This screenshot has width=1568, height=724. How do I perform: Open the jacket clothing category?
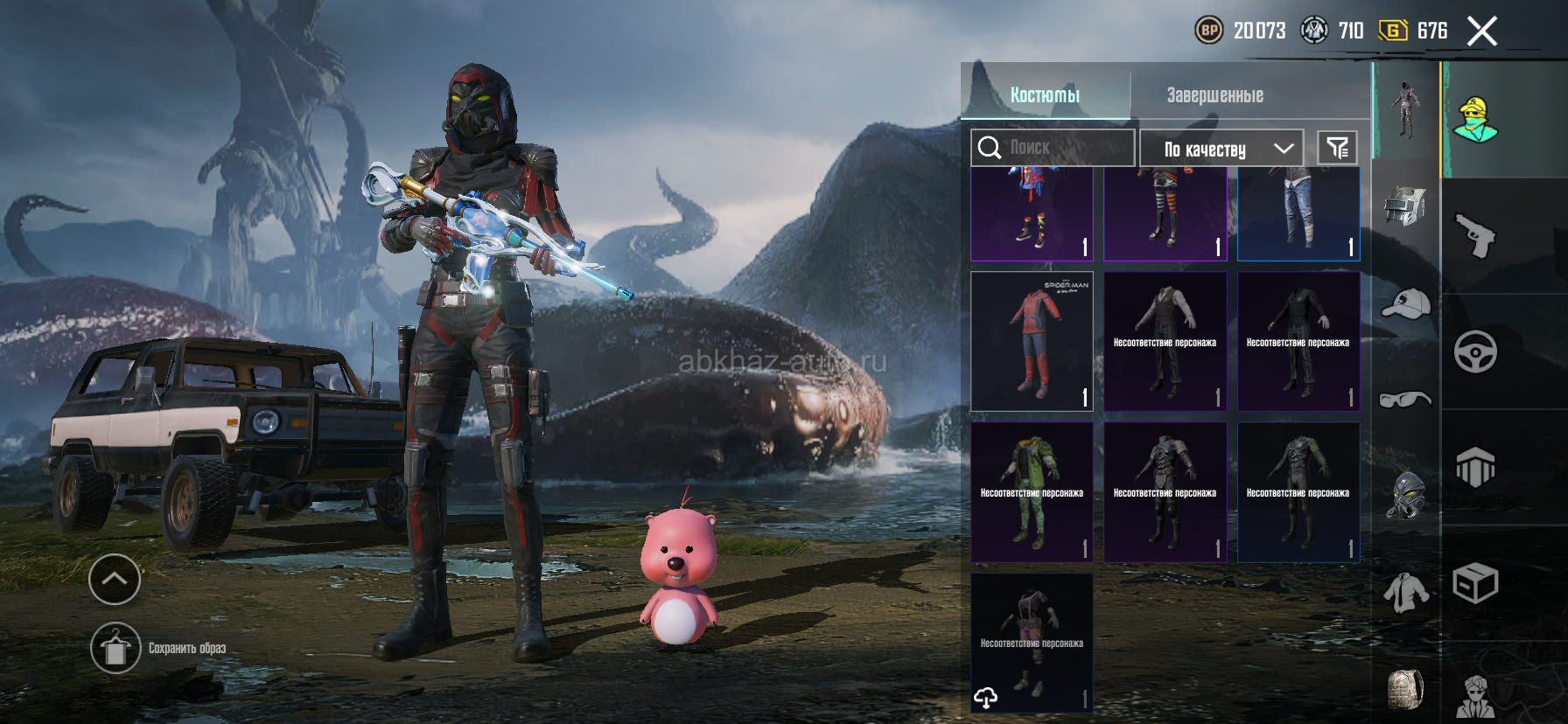coord(1405,593)
